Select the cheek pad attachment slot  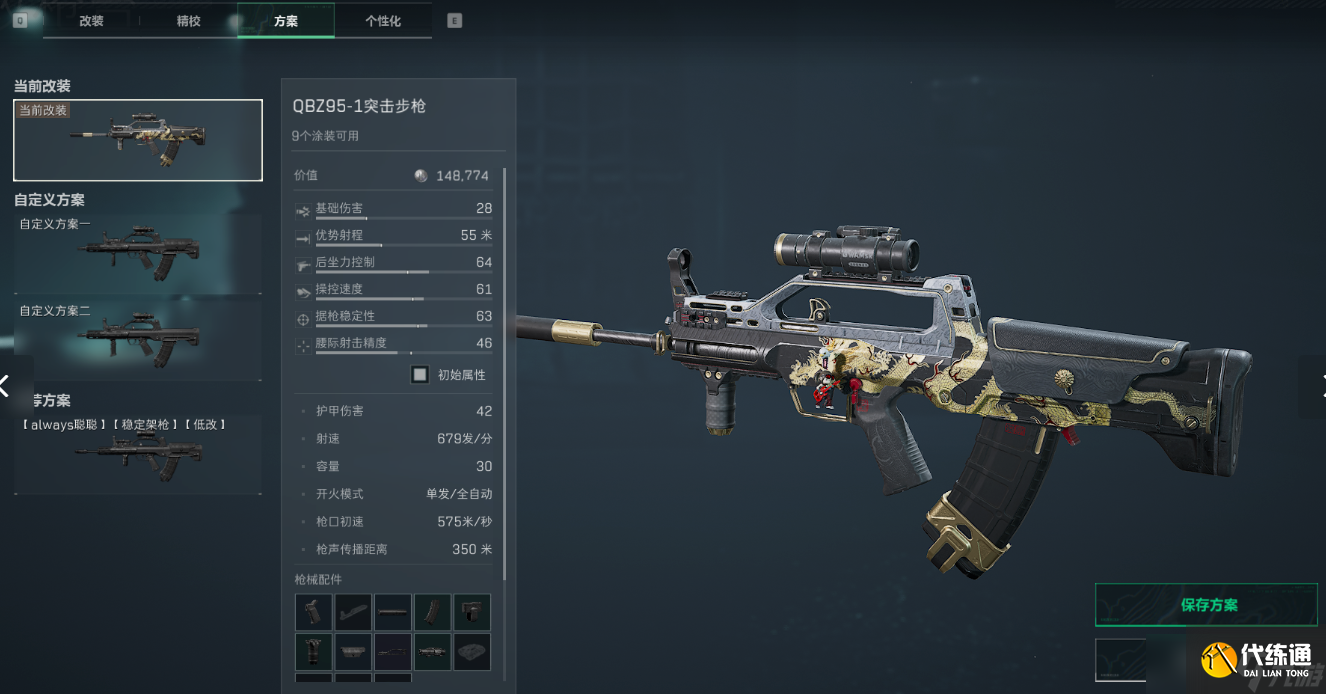(x=472, y=652)
